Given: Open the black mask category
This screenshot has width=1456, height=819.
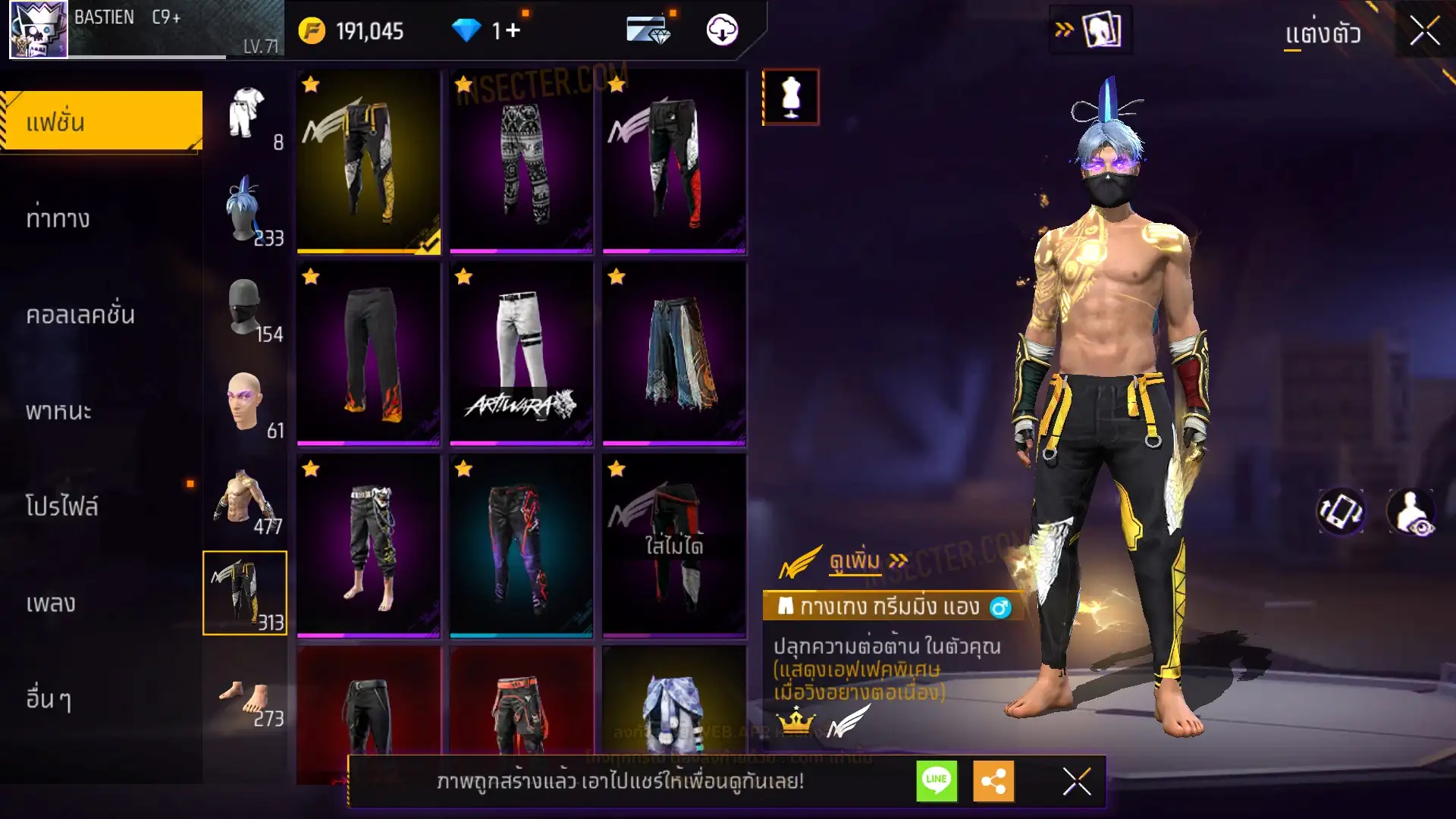Looking at the screenshot, I should tap(246, 306).
